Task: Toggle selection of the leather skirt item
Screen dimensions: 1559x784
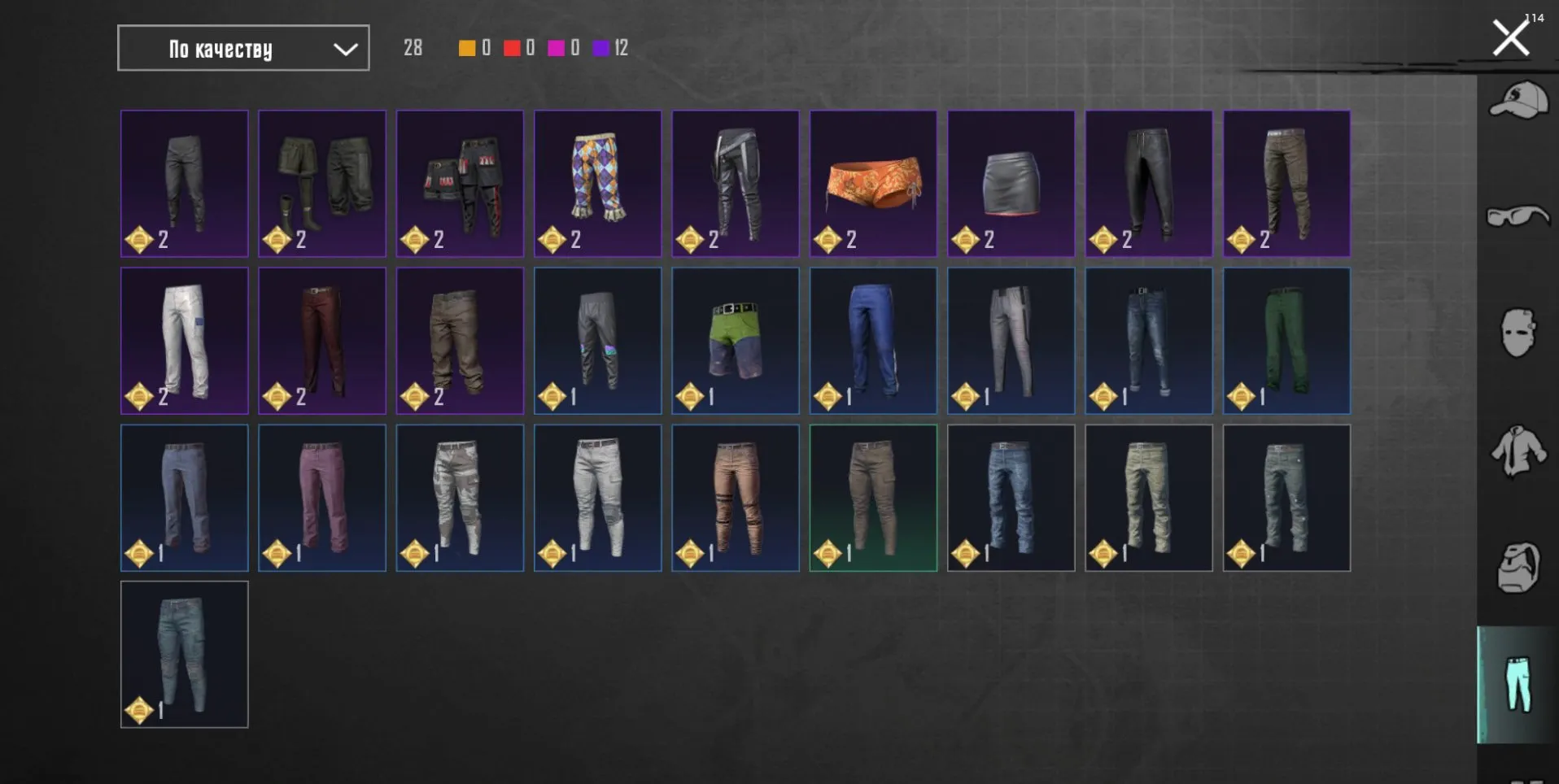Action: (x=1011, y=183)
